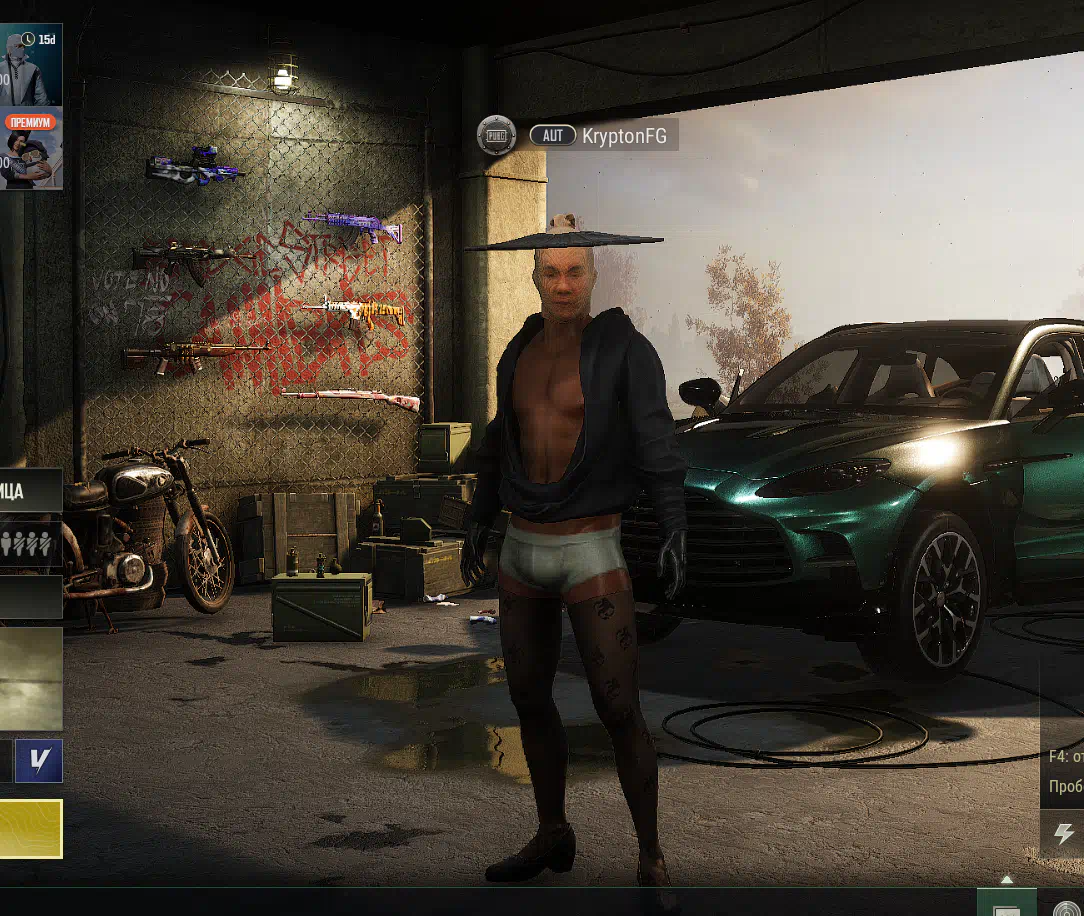1084x916 pixels.
Task: Click the KryptonFG player nameplate
Action: click(x=602, y=135)
